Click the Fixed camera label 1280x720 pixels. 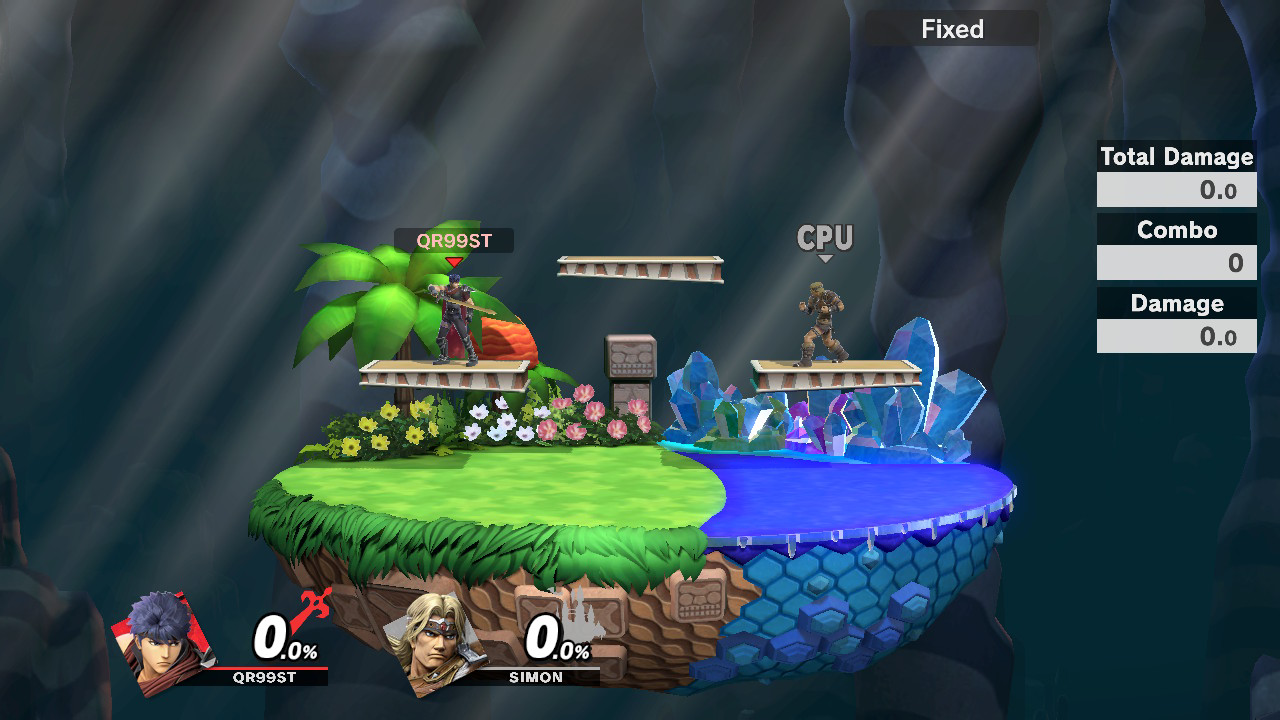(952, 29)
